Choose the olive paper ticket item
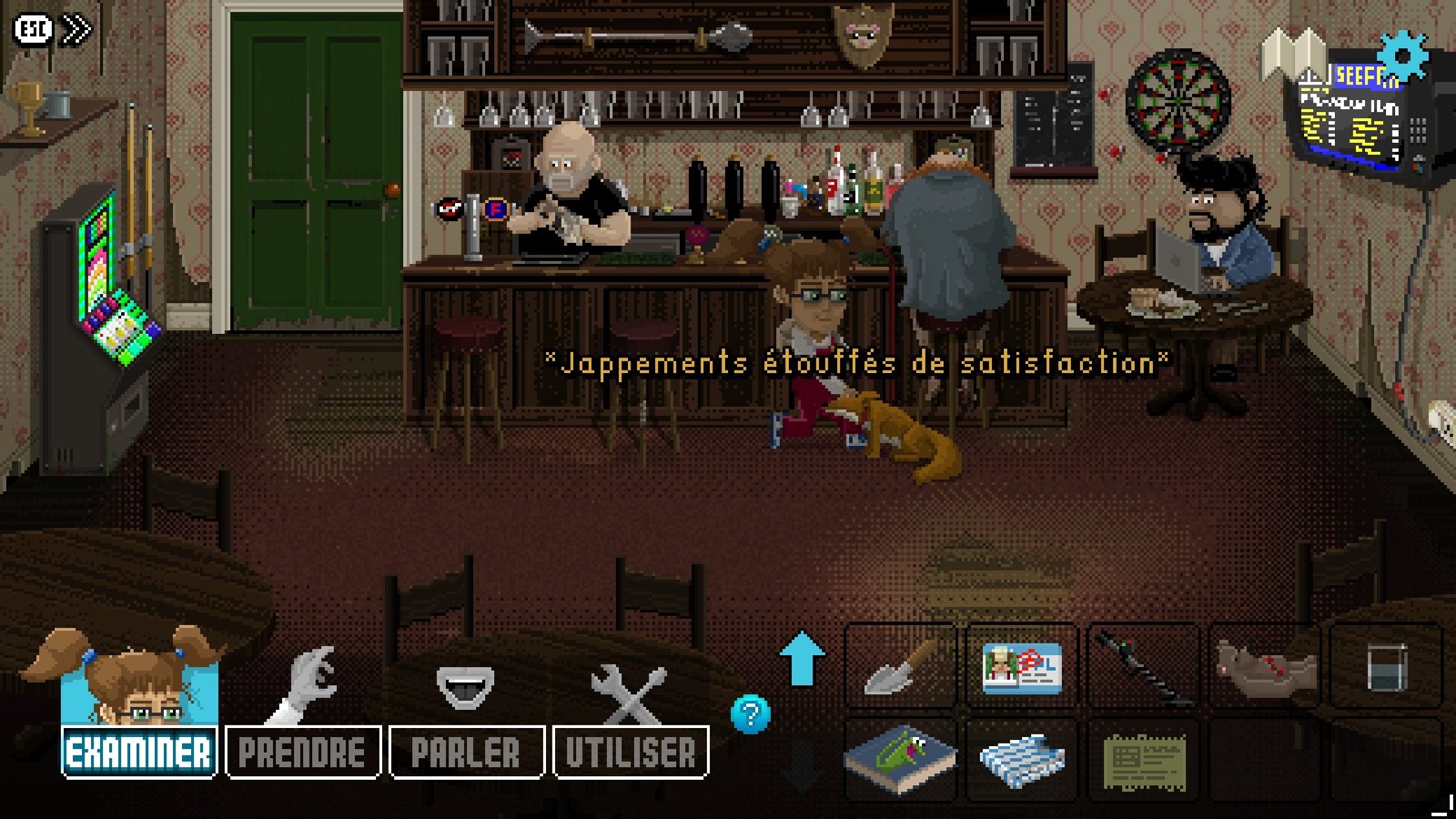This screenshot has width=1456, height=819. [x=1143, y=760]
